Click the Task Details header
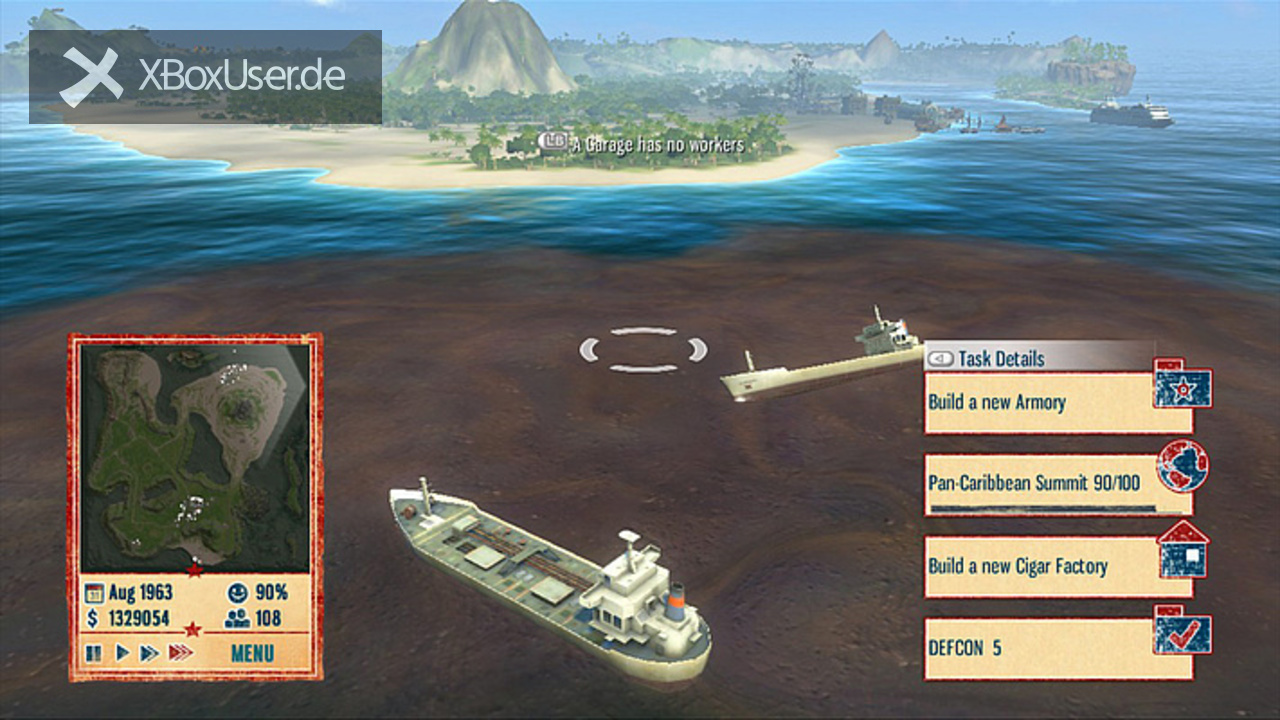This screenshot has height=720, width=1280. [x=1000, y=358]
